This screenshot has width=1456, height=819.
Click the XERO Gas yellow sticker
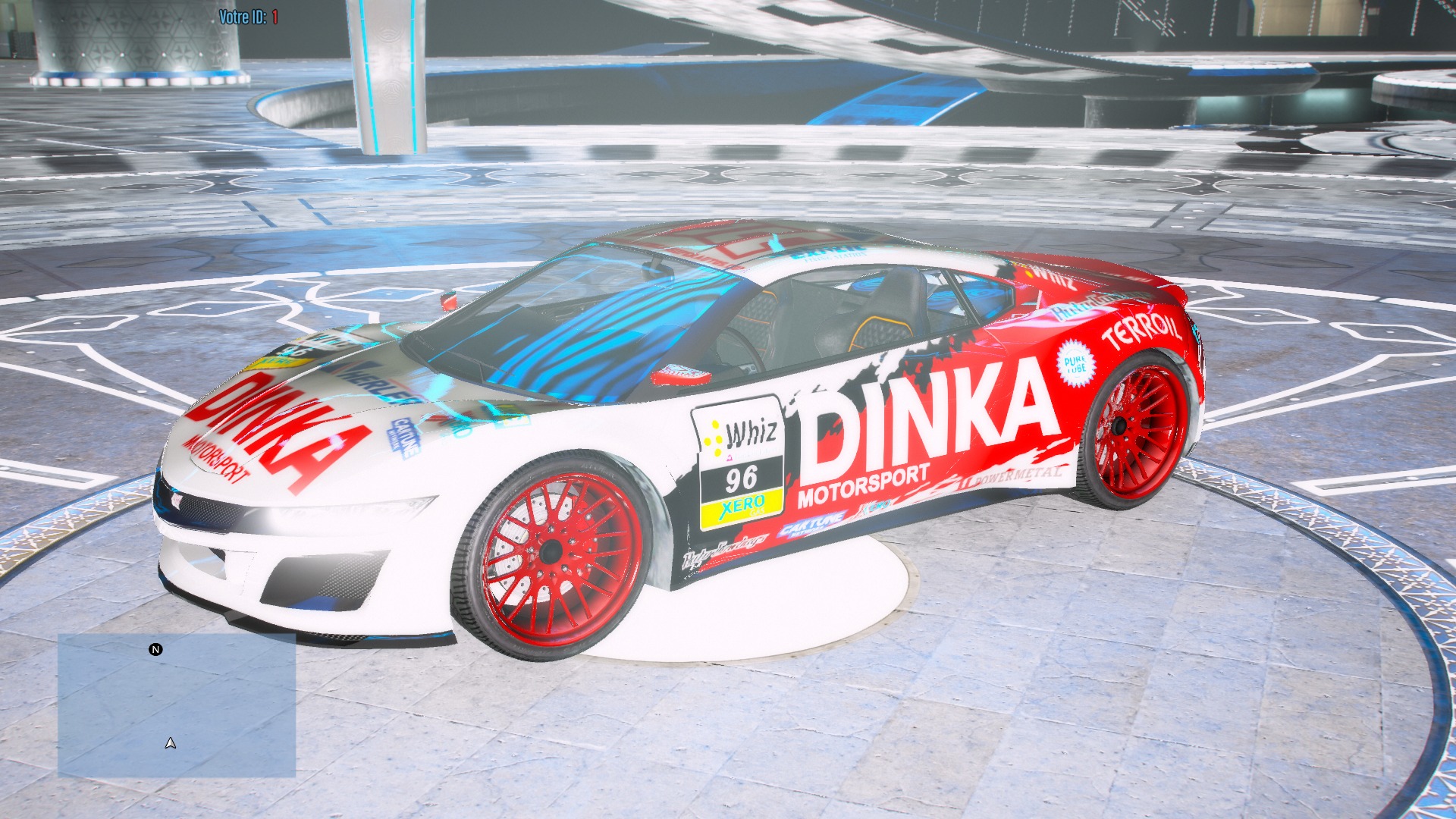click(x=743, y=506)
